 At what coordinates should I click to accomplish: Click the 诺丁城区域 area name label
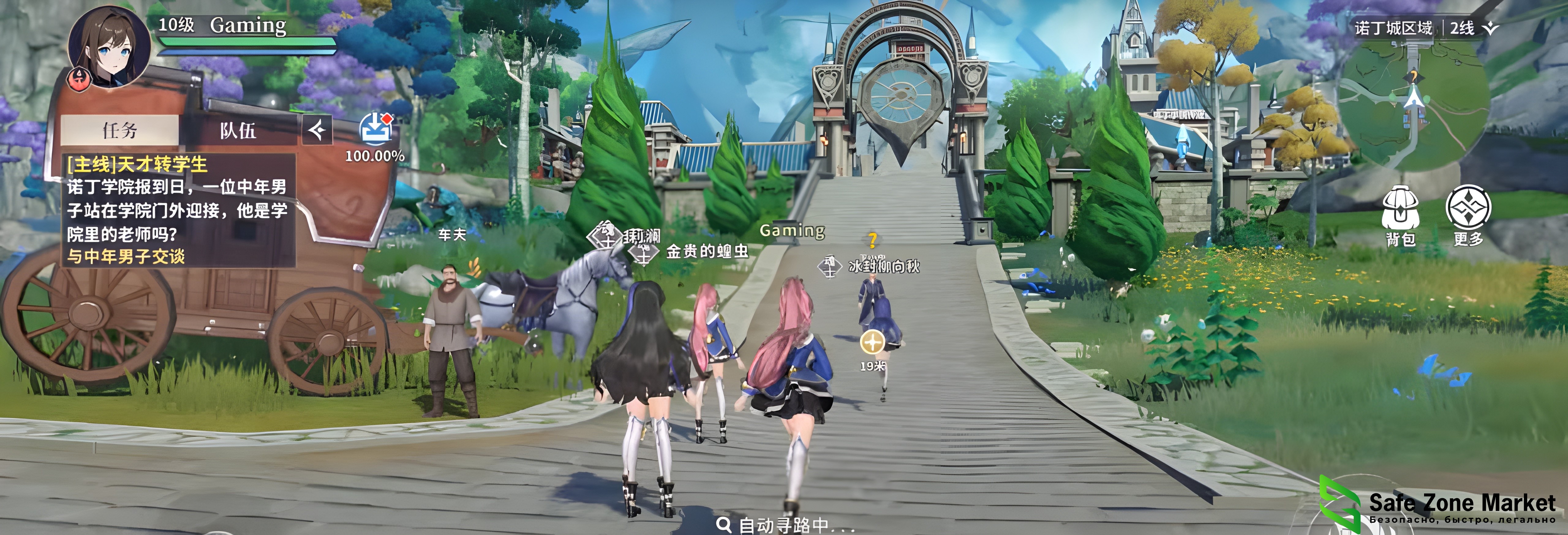tap(1393, 28)
